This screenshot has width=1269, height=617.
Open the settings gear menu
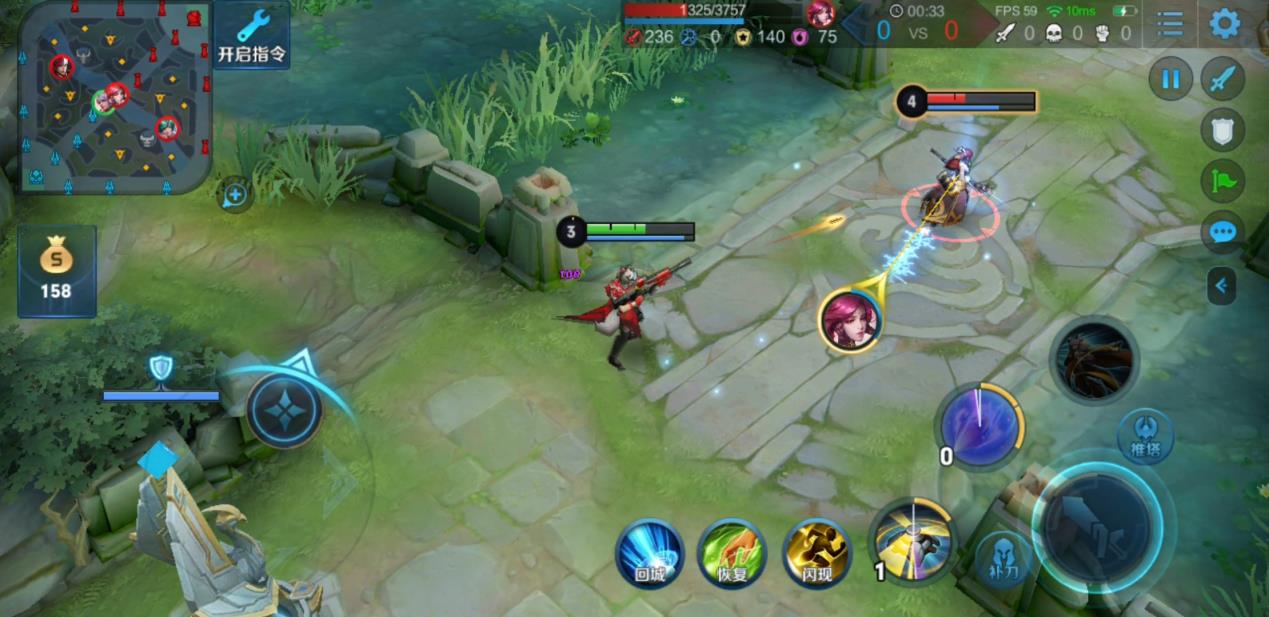tap(1224, 23)
